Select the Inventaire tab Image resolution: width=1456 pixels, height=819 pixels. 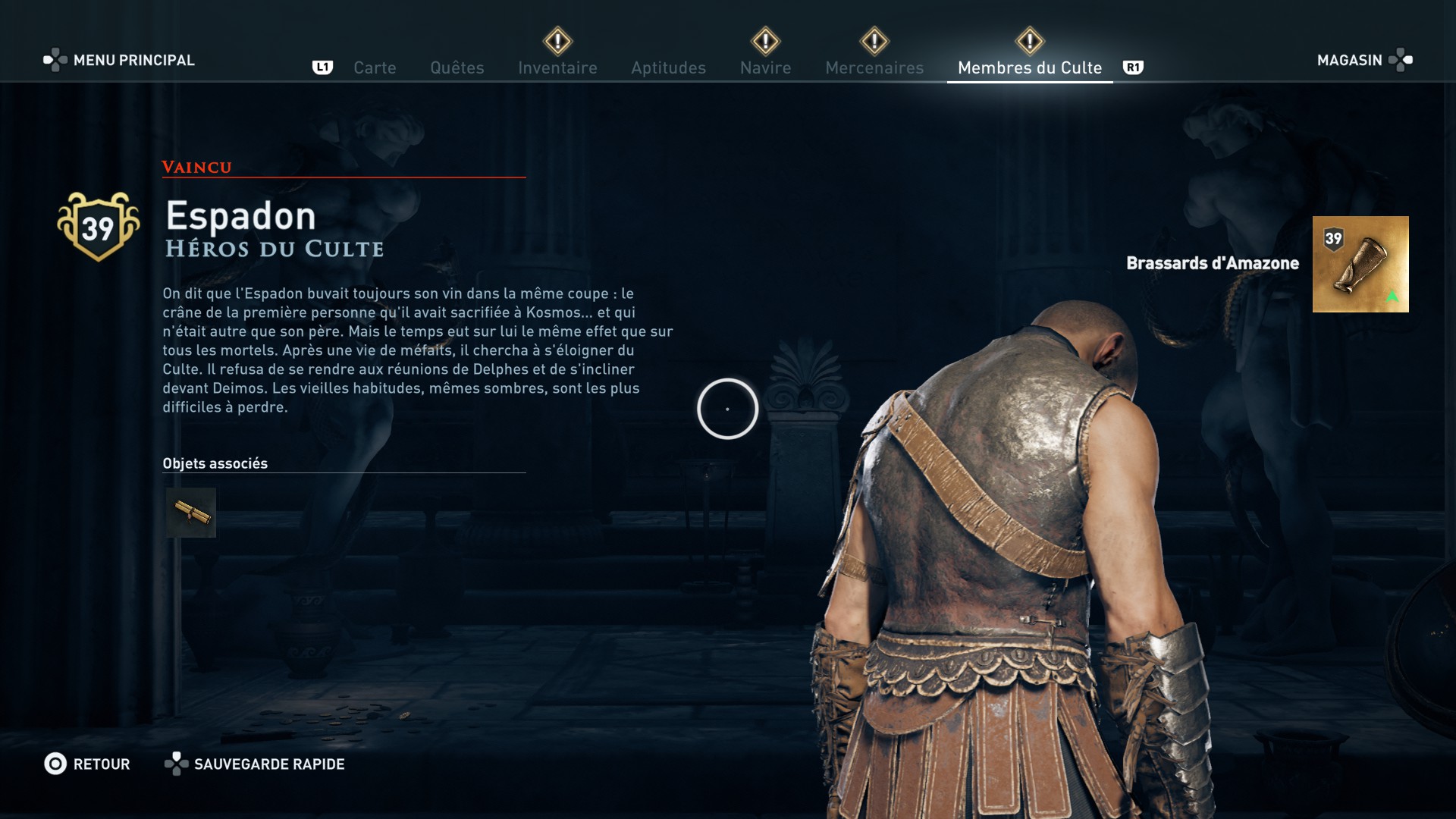click(557, 68)
